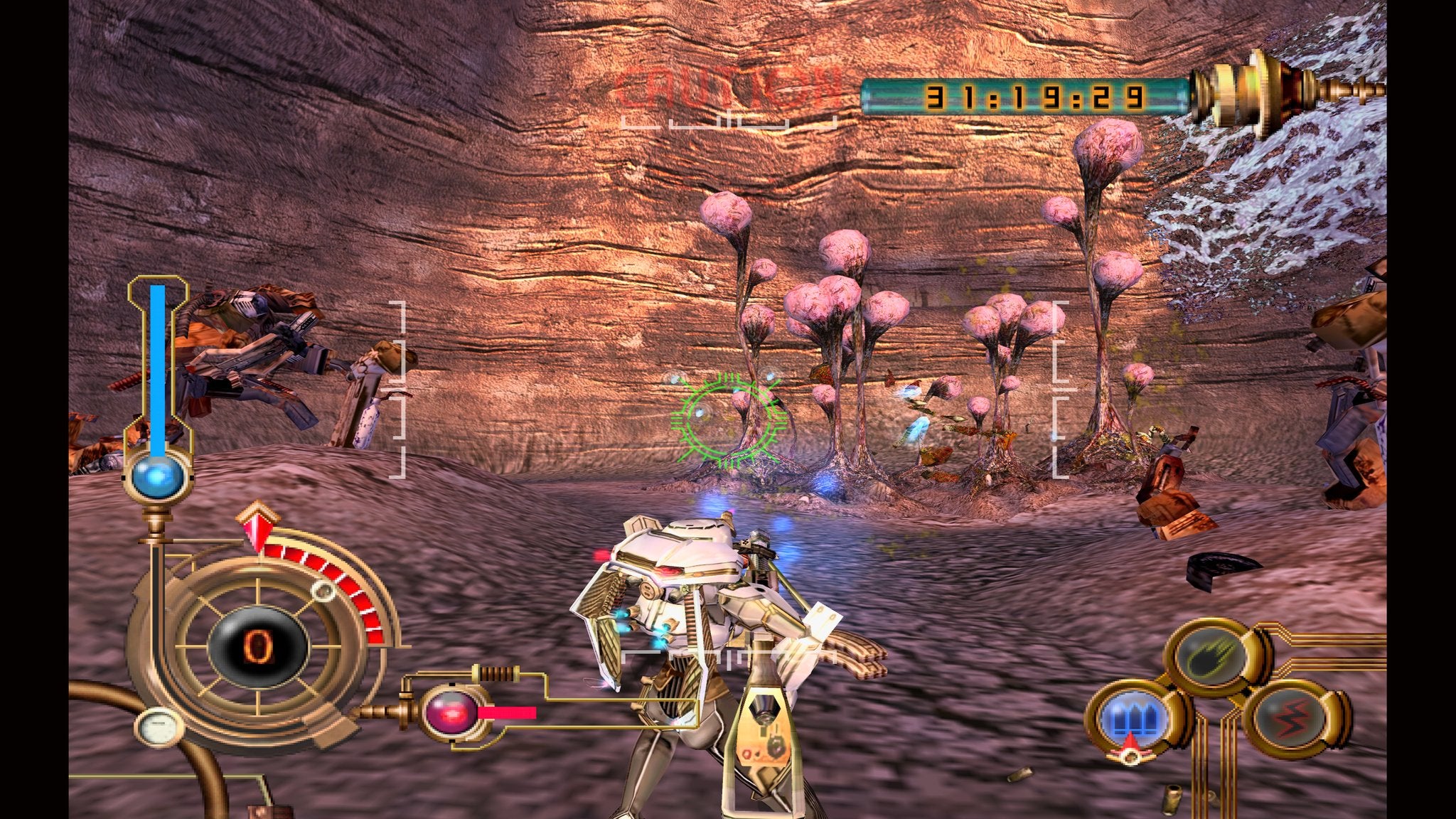Choose the red lightning bolt weapon icon
Viewport: 1456px width, 819px height.
1291,718
